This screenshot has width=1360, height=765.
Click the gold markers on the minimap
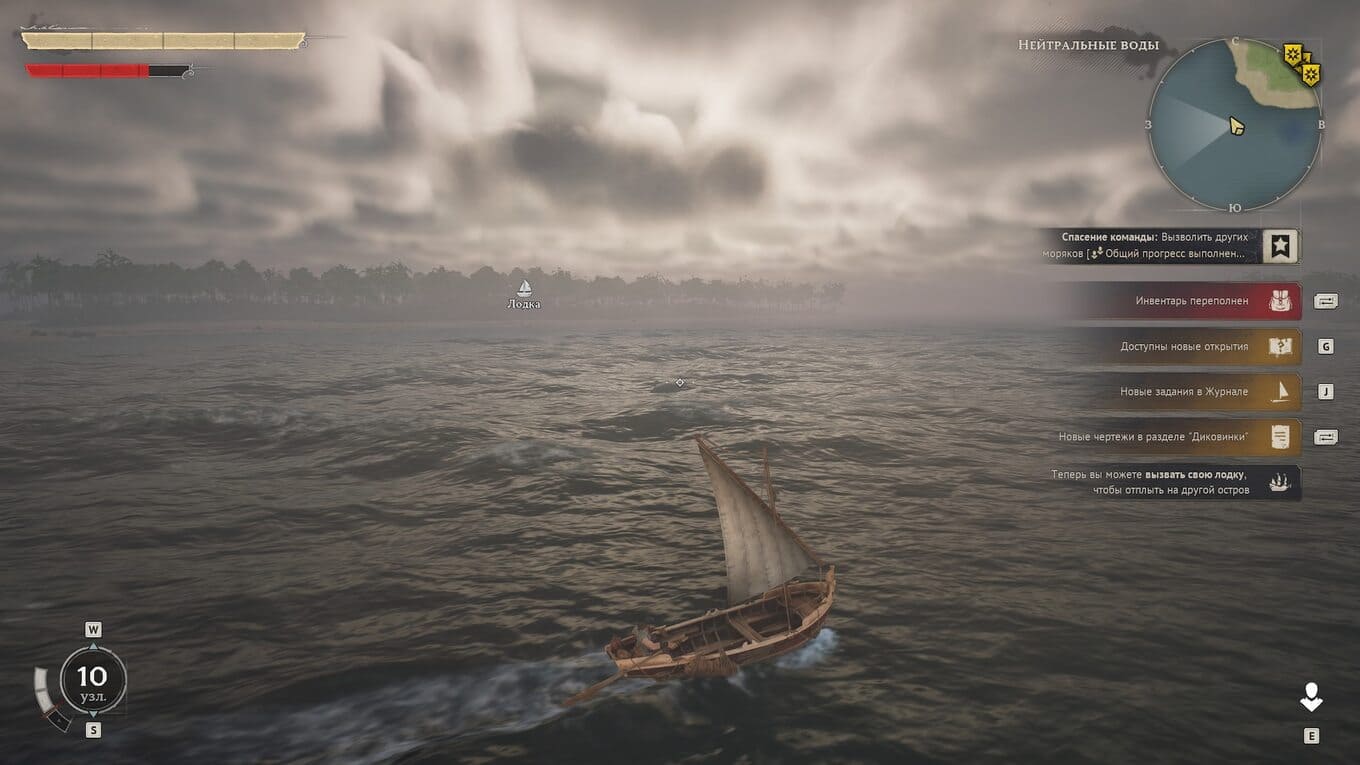pos(1302,64)
